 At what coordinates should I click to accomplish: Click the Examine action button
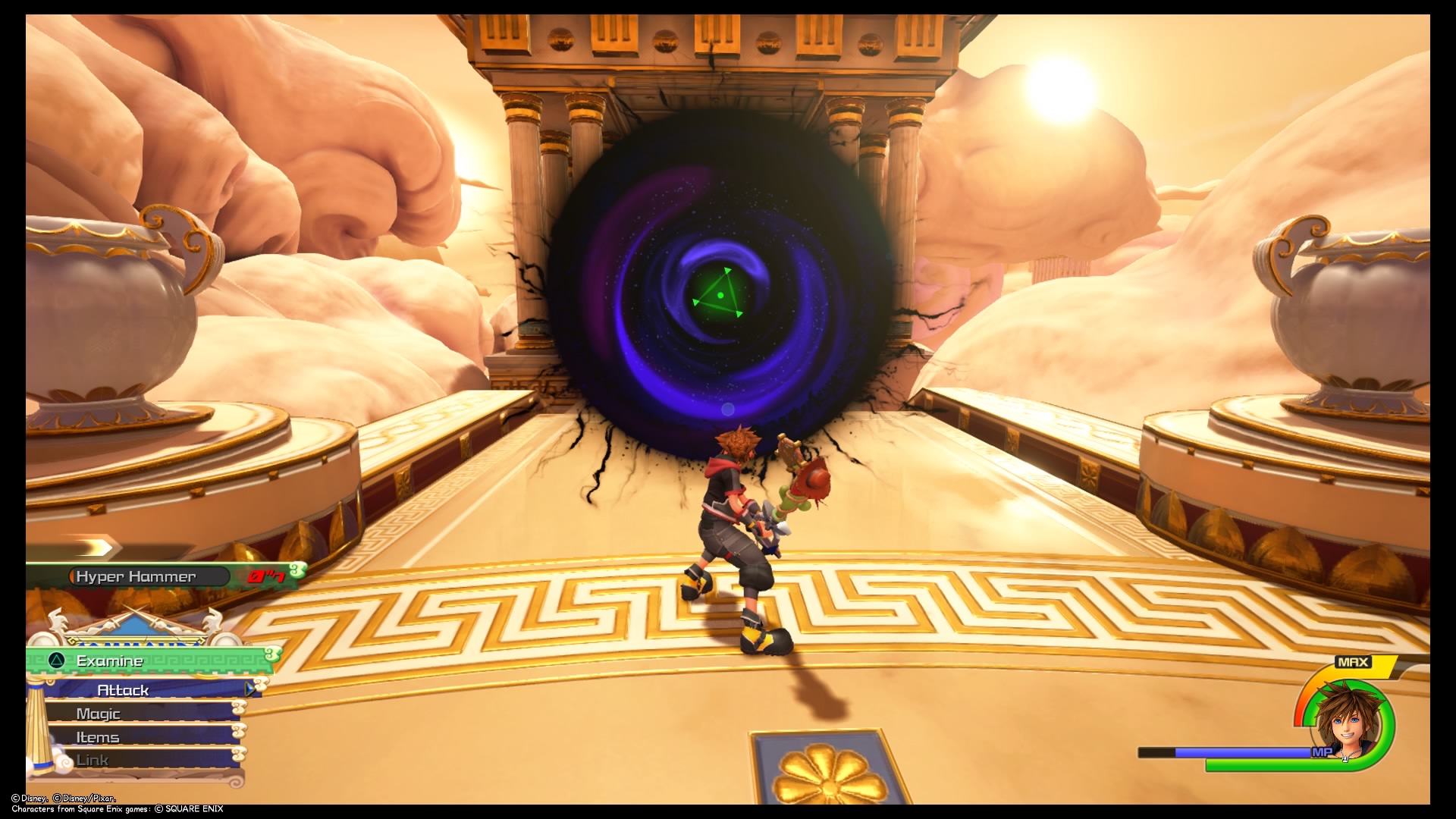pyautogui.click(x=108, y=661)
